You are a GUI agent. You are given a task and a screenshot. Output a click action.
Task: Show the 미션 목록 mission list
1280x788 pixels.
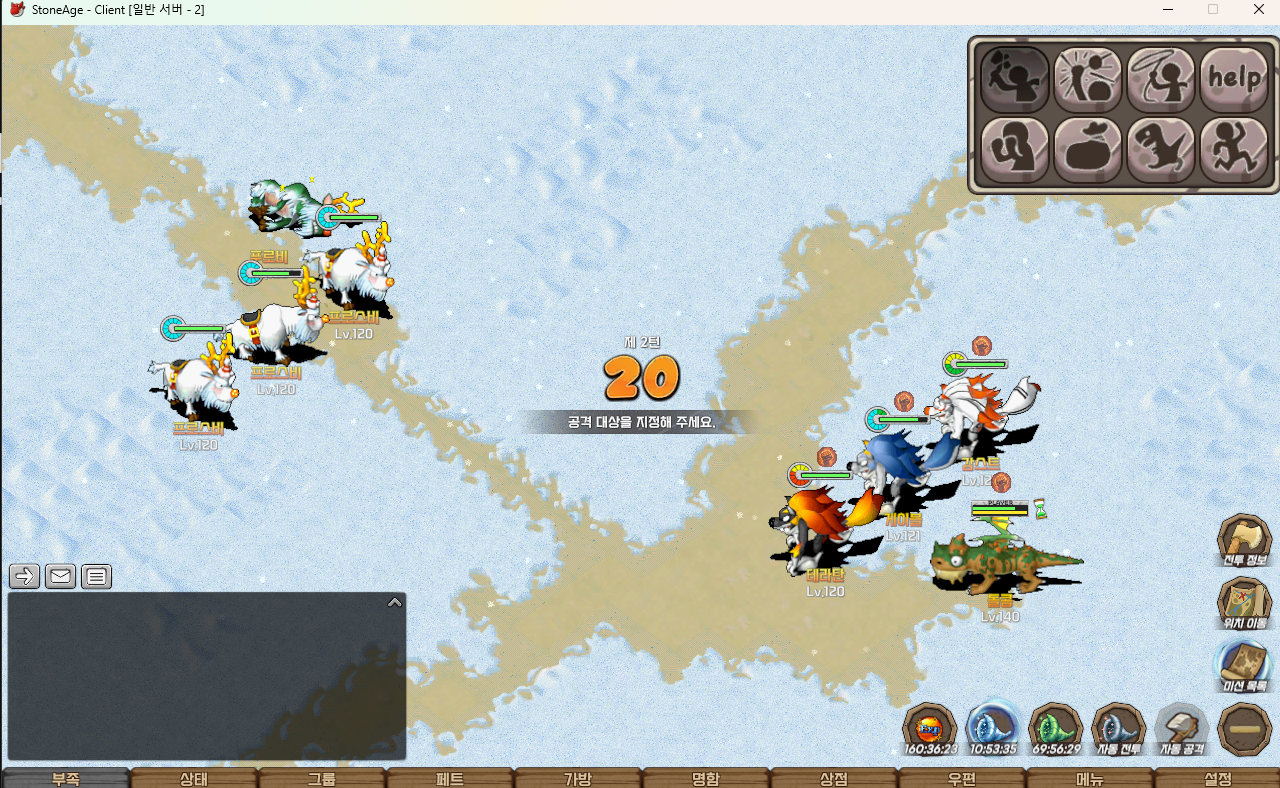coord(1244,667)
